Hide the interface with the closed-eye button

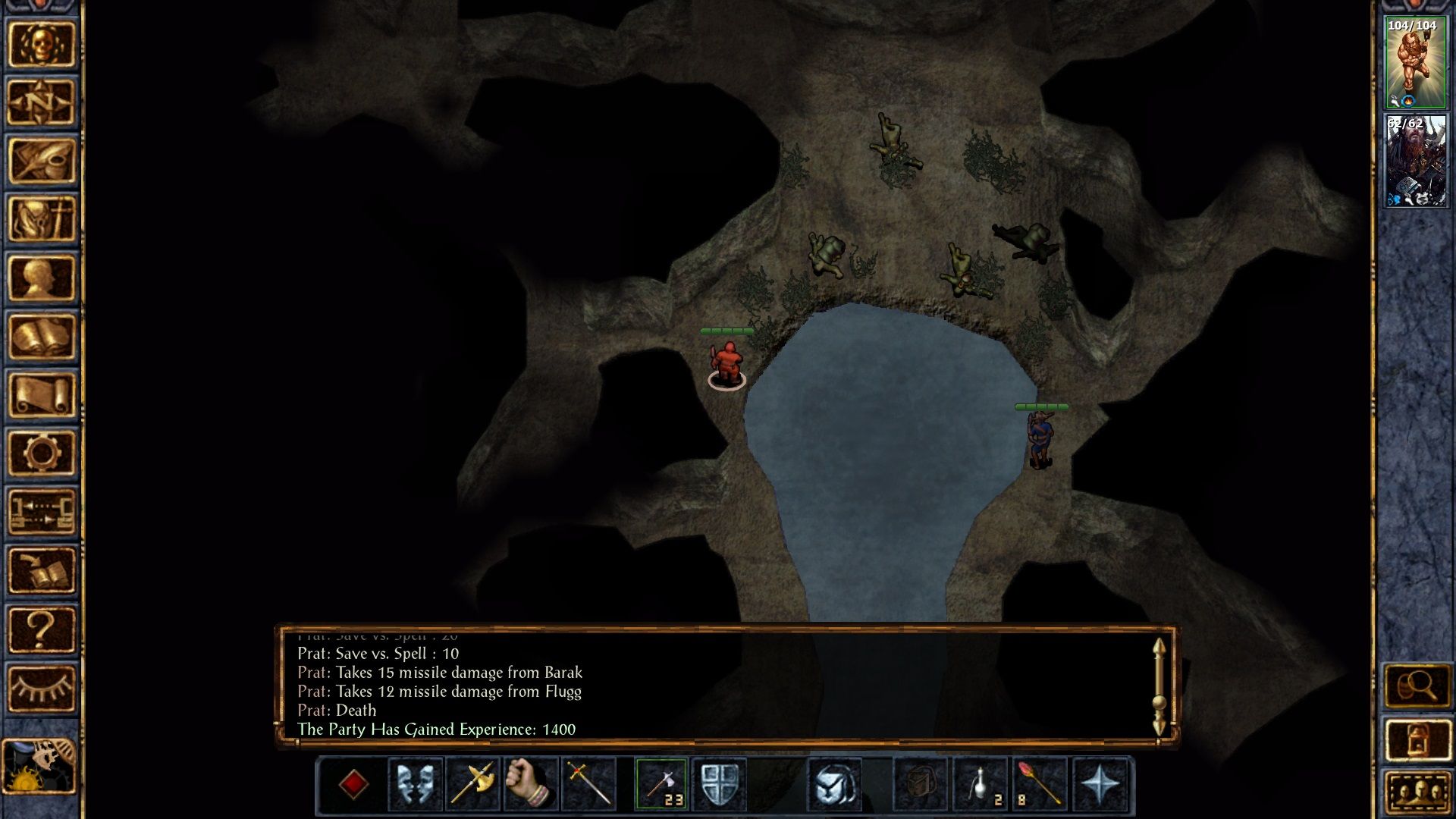[x=42, y=688]
